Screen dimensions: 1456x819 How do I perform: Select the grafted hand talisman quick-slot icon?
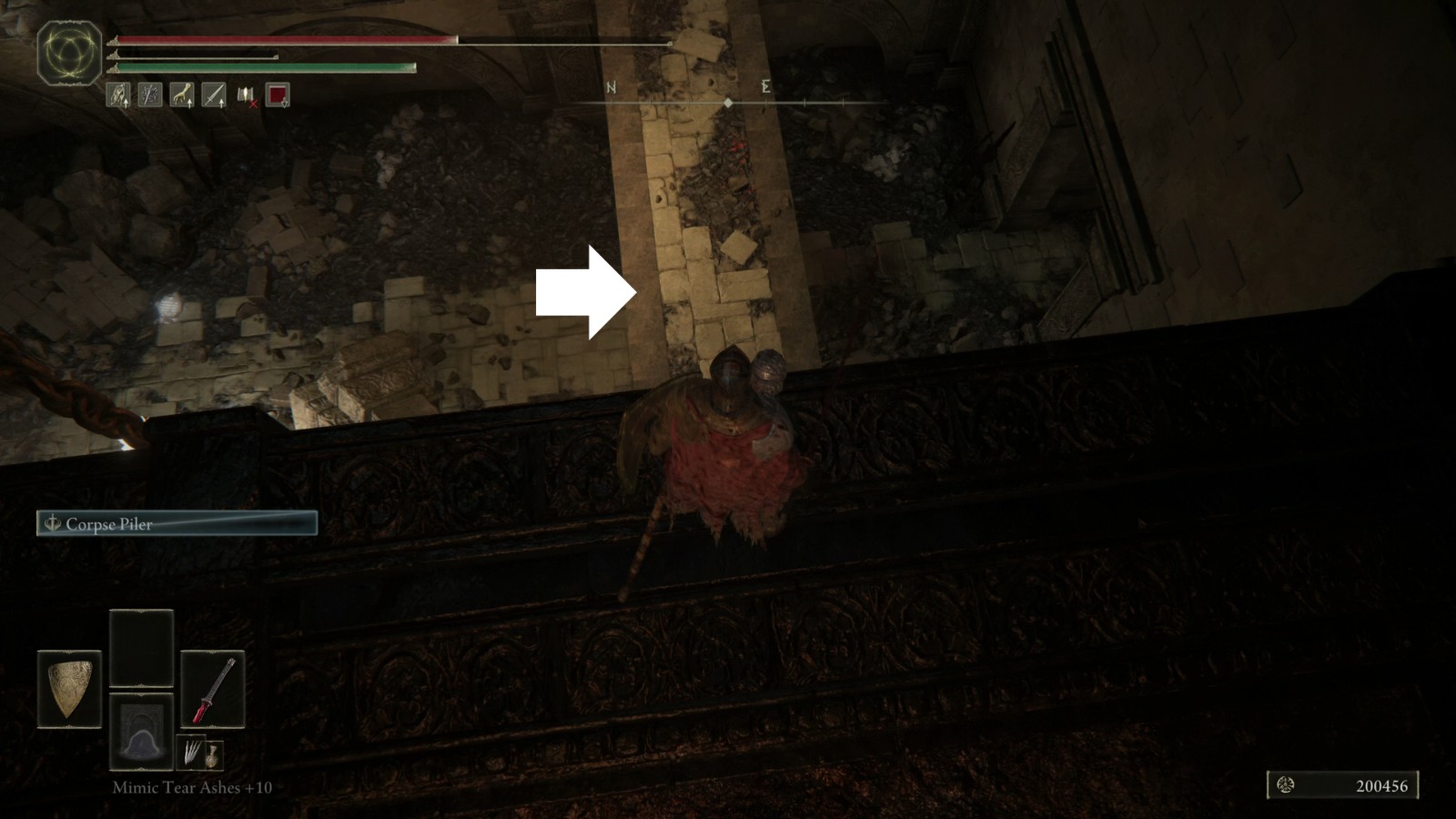pos(180,95)
